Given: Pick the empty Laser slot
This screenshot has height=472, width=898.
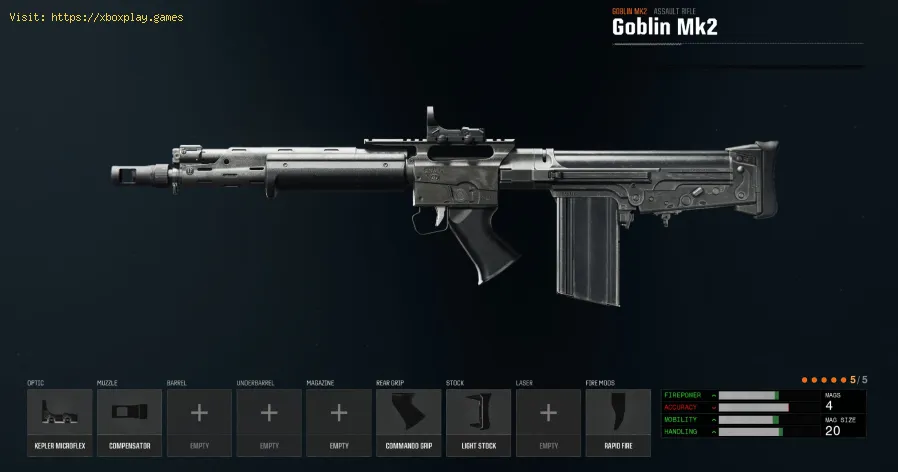Looking at the screenshot, I should [548, 417].
